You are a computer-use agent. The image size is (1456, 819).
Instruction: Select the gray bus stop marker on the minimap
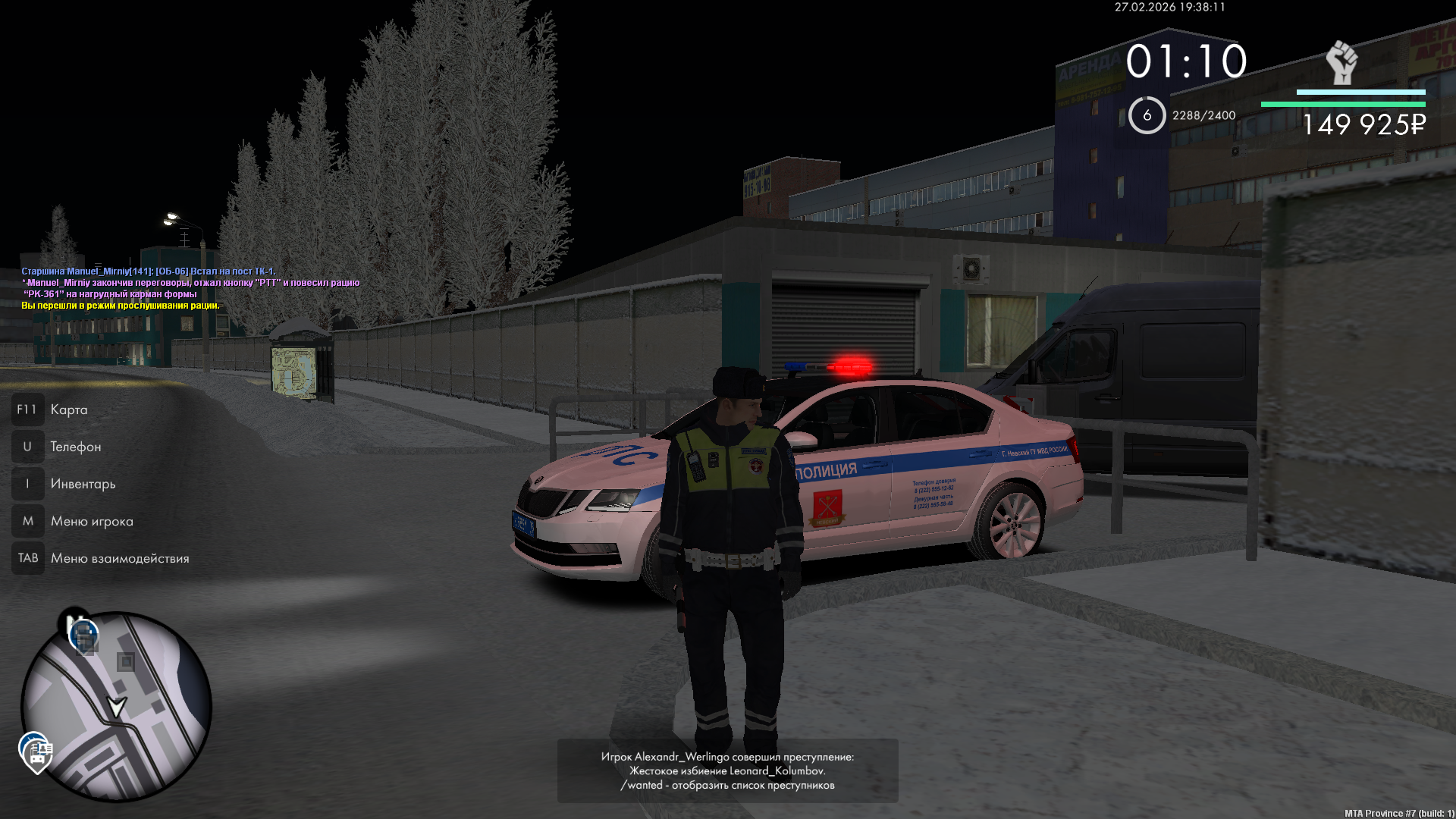[126, 662]
